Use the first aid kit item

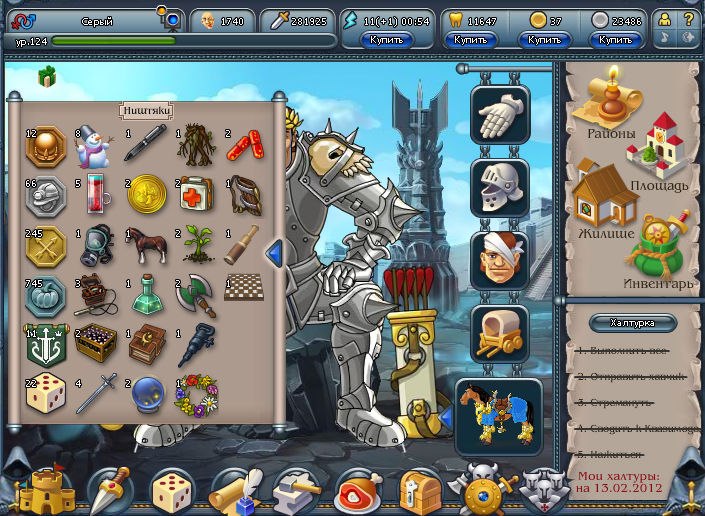195,195
